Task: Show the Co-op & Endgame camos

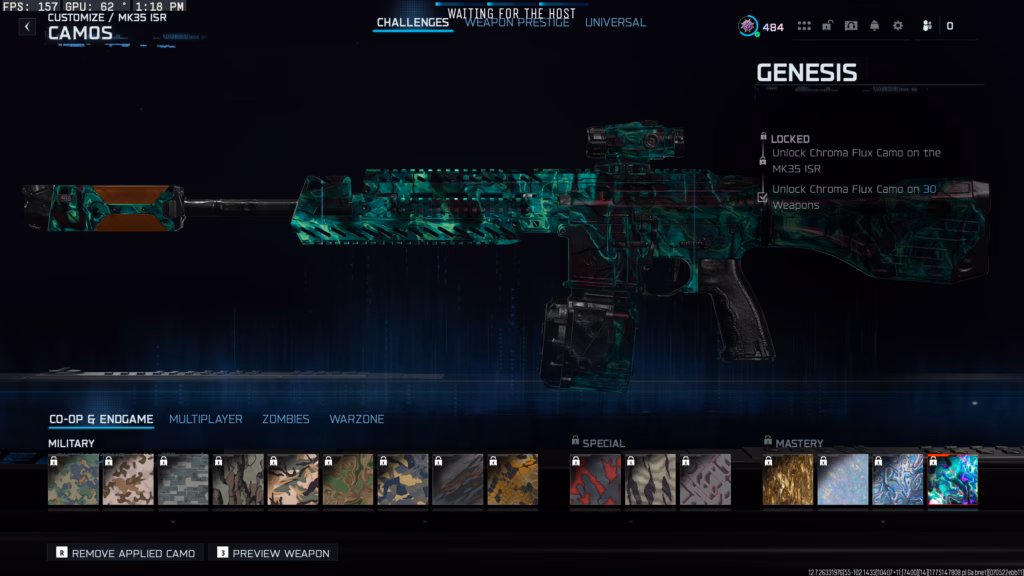Action: click(x=101, y=419)
